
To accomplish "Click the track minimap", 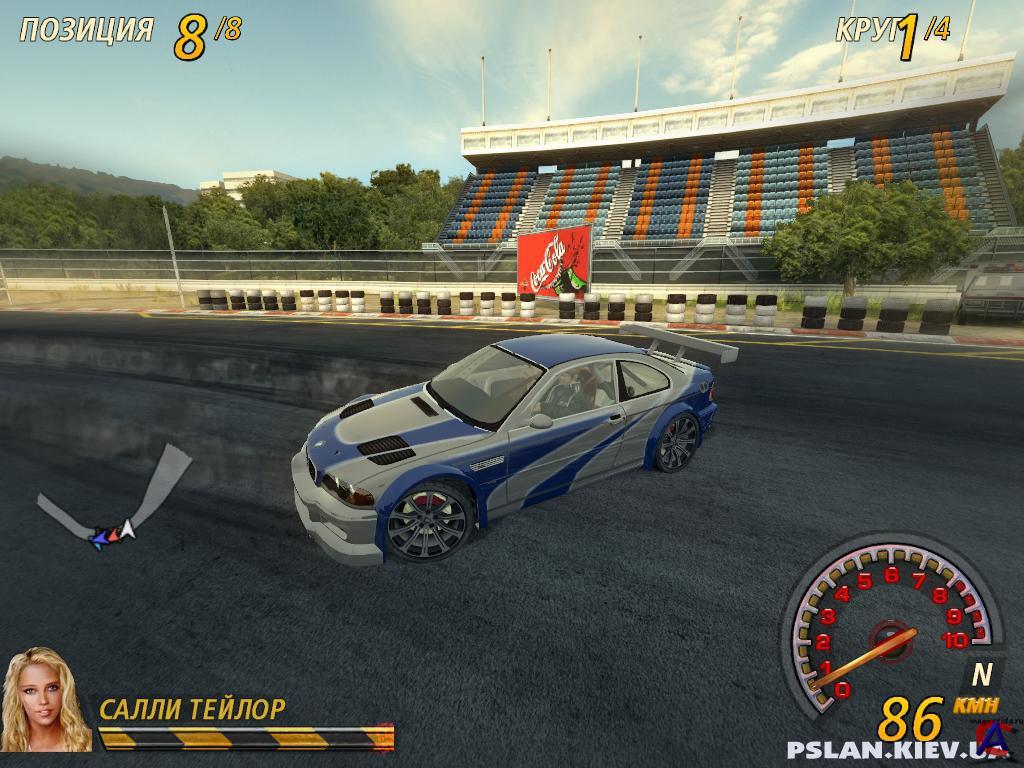I will coord(116,500).
